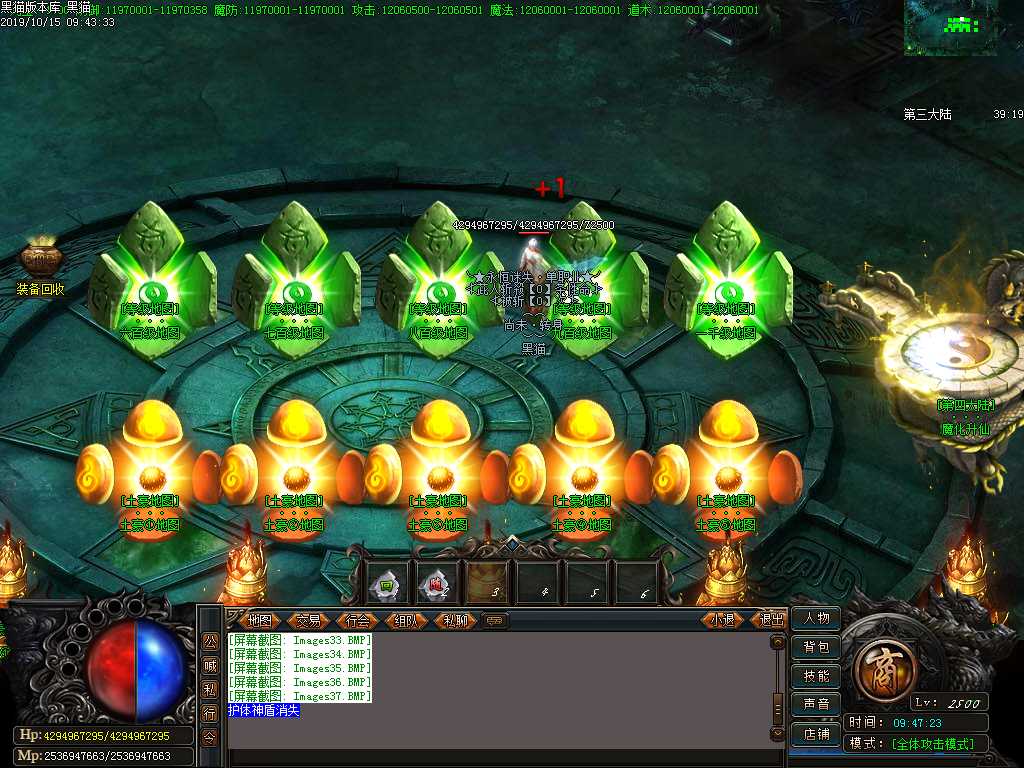Use the 回 scroll in hotbar slot 1
This screenshot has width=1024, height=768.
[387, 582]
